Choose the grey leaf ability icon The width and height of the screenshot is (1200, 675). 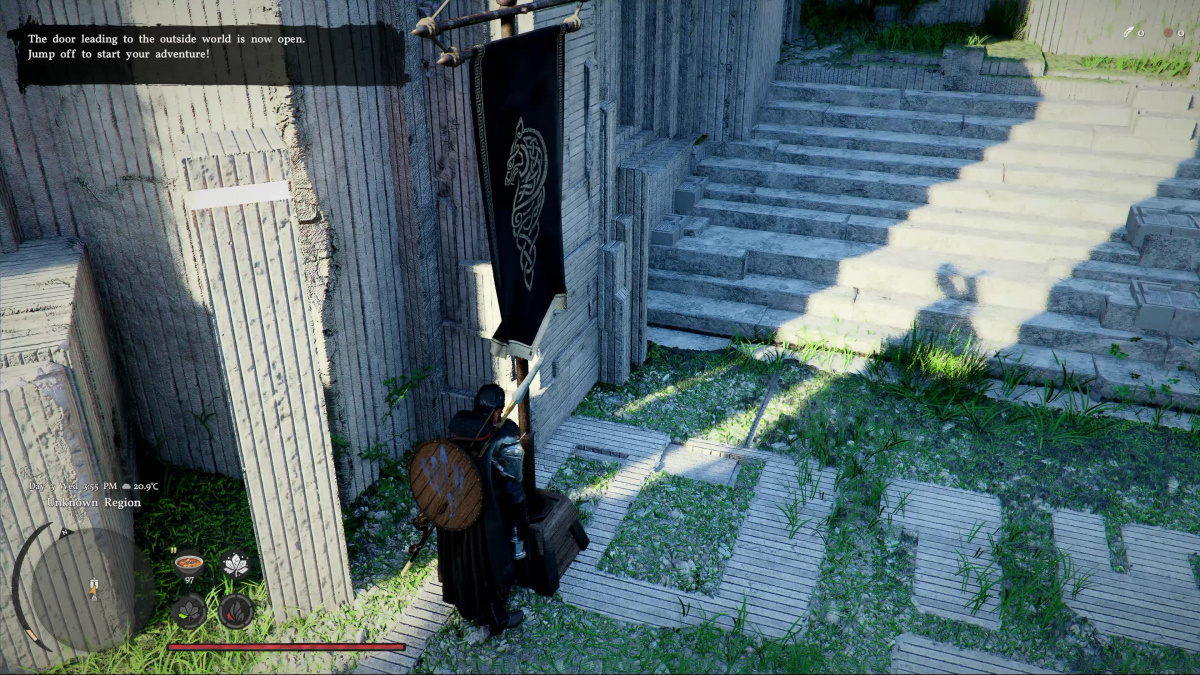189,610
